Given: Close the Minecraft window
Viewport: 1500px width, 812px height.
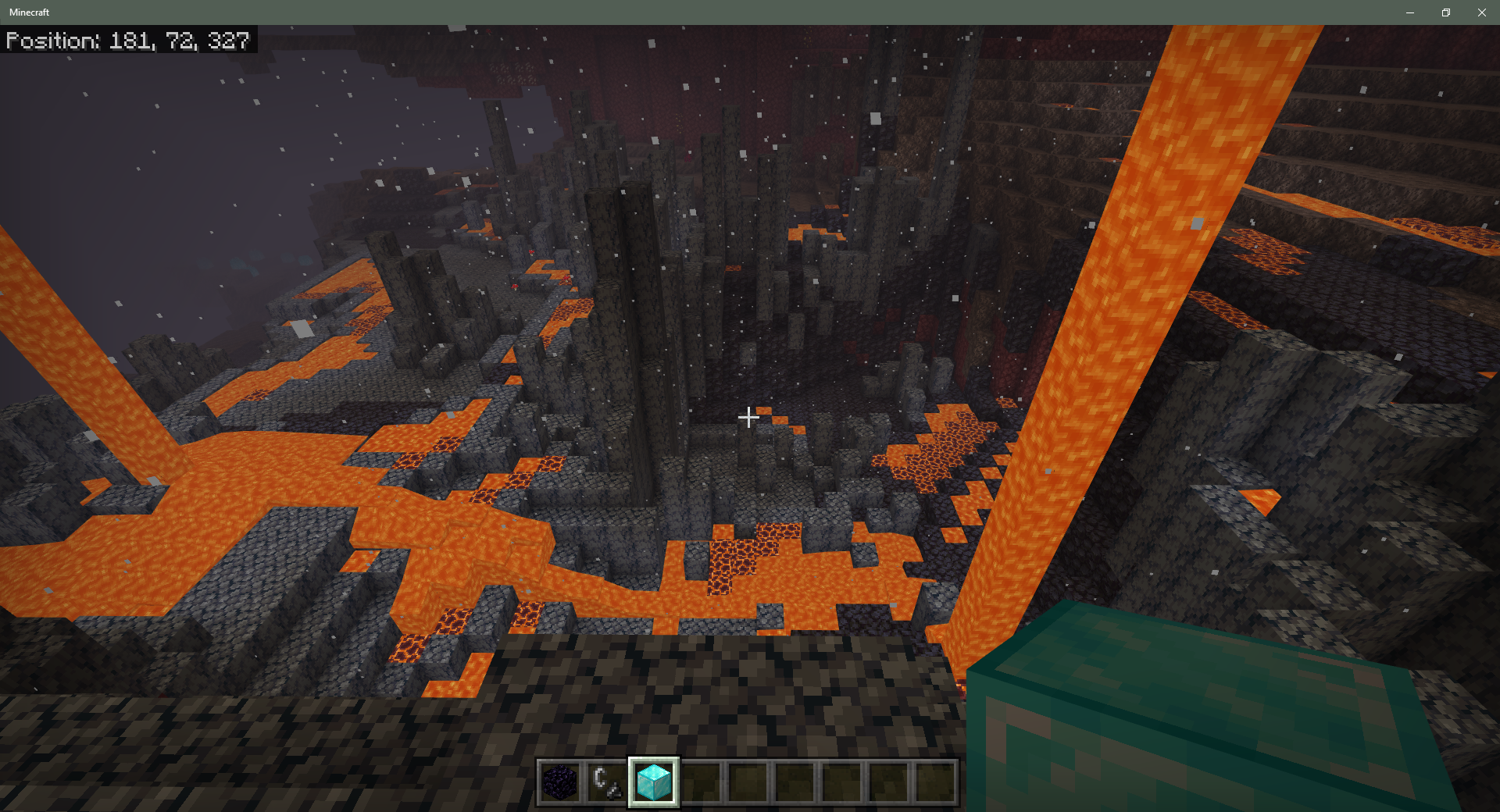Looking at the screenshot, I should 1481,12.
